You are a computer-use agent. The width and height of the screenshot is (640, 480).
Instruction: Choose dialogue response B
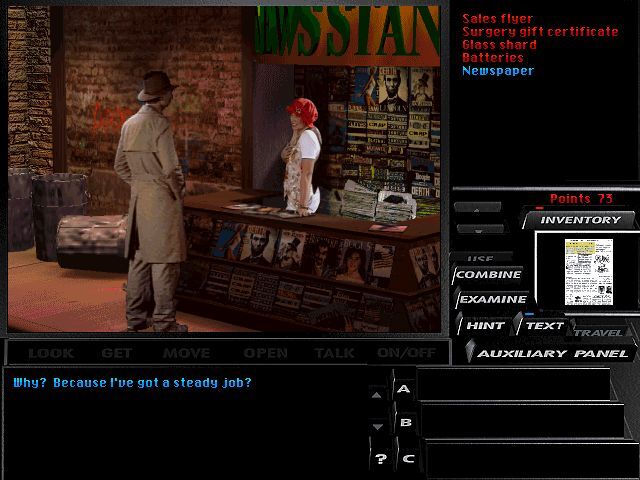pyautogui.click(x=405, y=423)
